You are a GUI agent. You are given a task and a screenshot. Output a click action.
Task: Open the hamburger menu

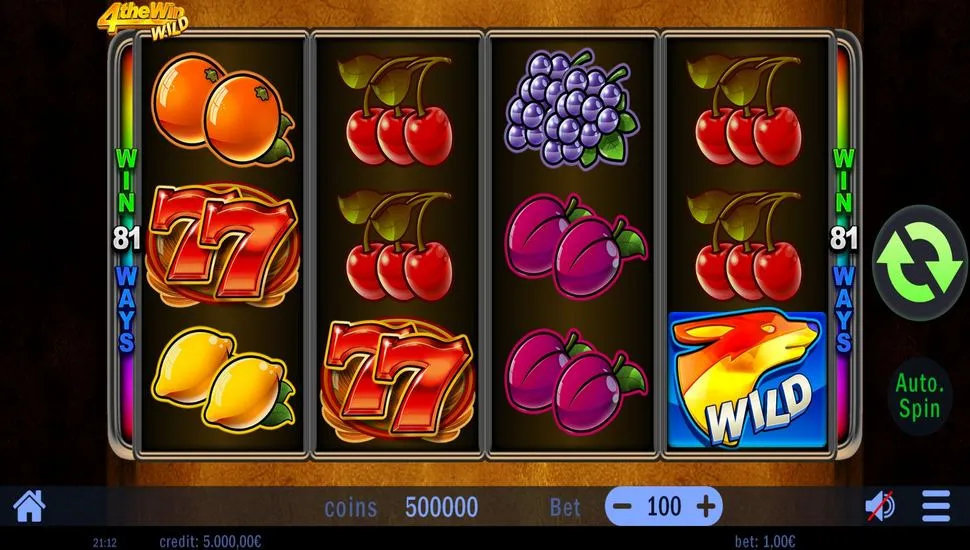pos(936,507)
